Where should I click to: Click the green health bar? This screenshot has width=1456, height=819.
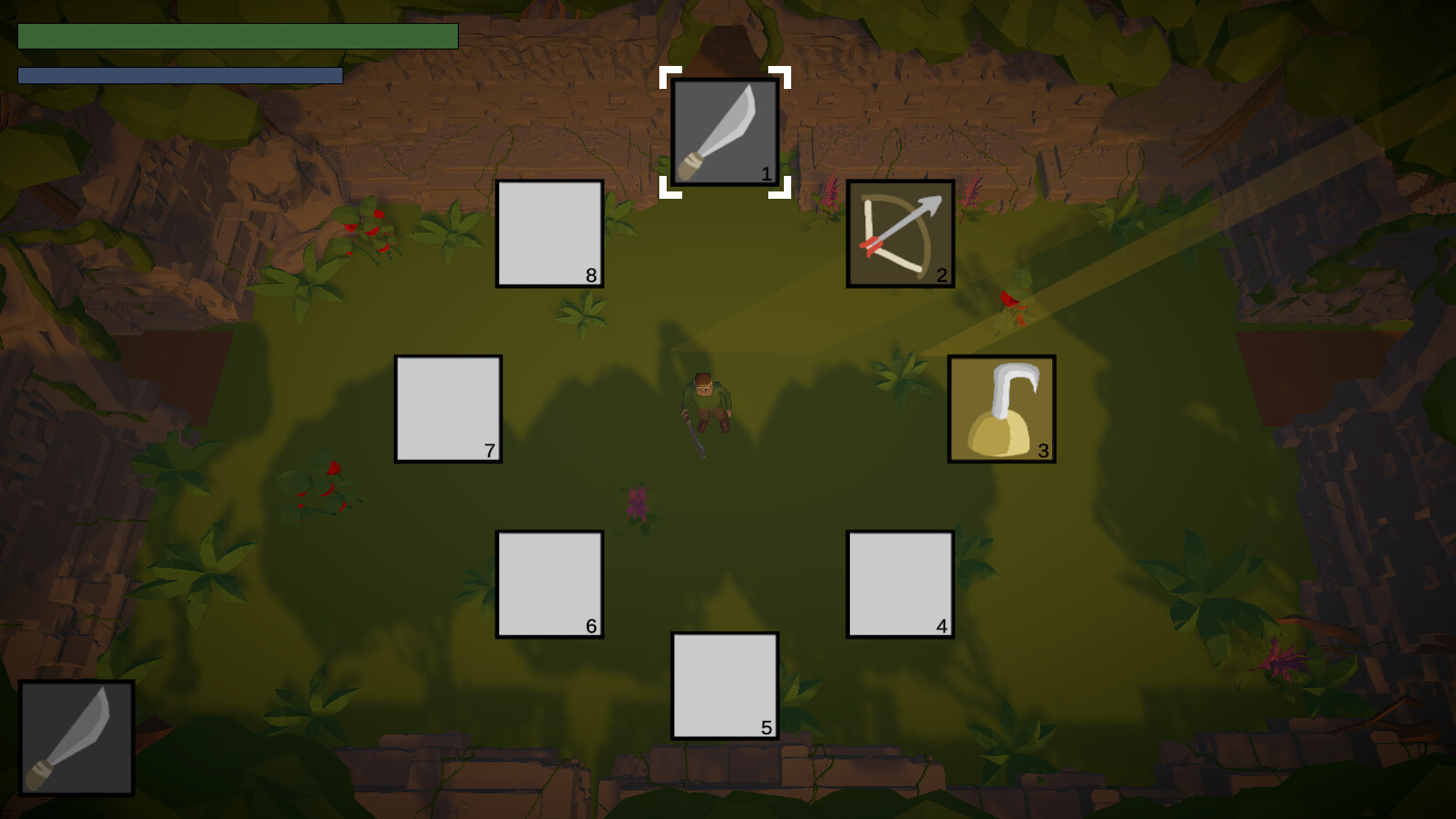[238, 38]
